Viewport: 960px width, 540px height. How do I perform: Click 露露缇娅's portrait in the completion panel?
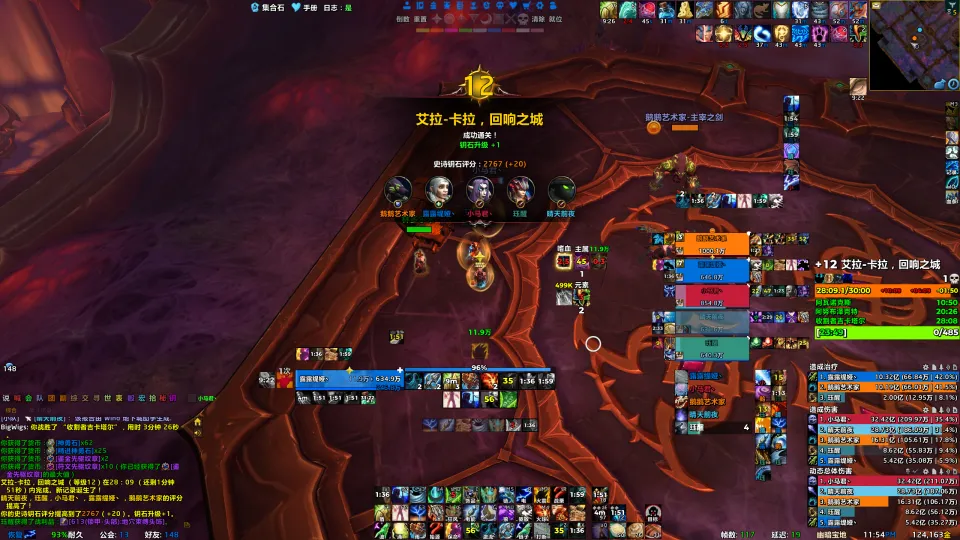pos(438,190)
